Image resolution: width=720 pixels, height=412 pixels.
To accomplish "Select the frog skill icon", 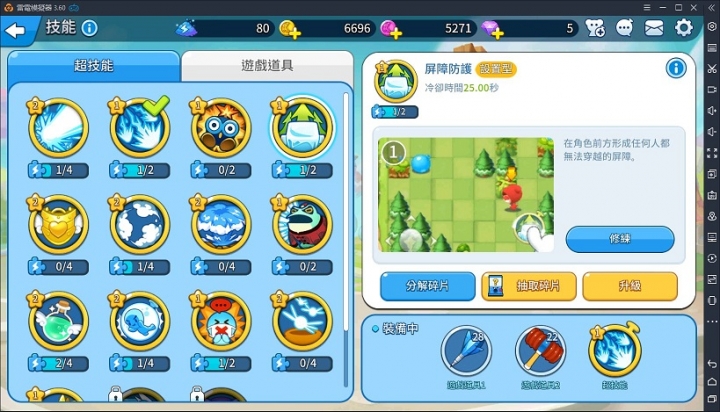I will pyautogui.click(x=302, y=225).
